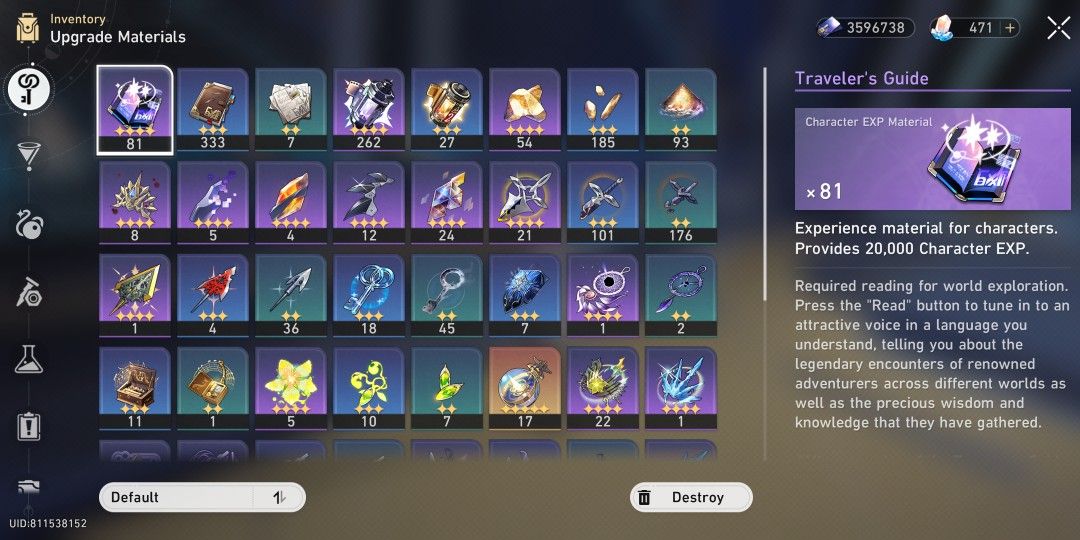The height and width of the screenshot is (540, 1080).
Task: Select the orange crystal item with 4
Action: click(290, 201)
